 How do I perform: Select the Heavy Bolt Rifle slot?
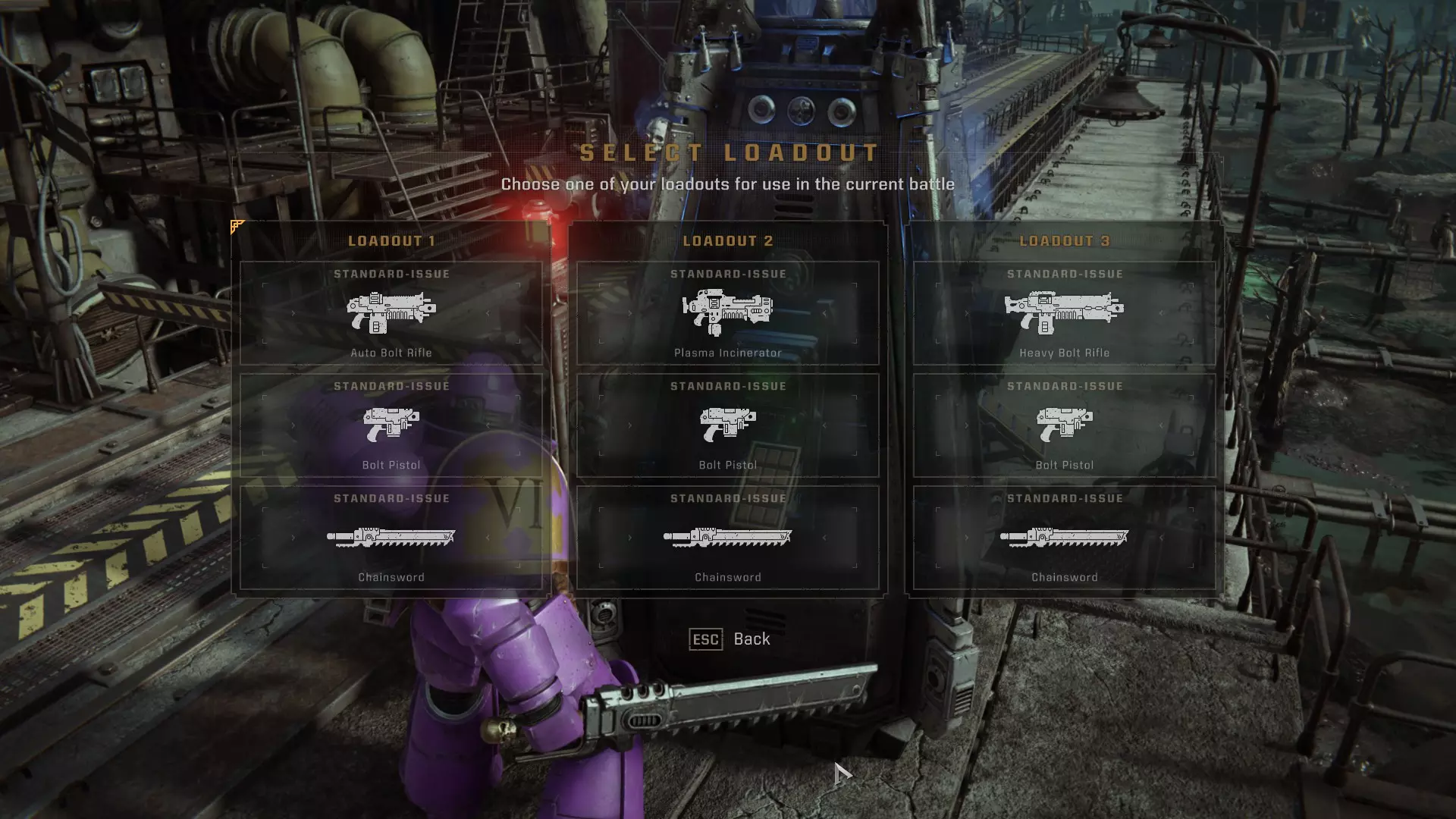(x=1064, y=313)
